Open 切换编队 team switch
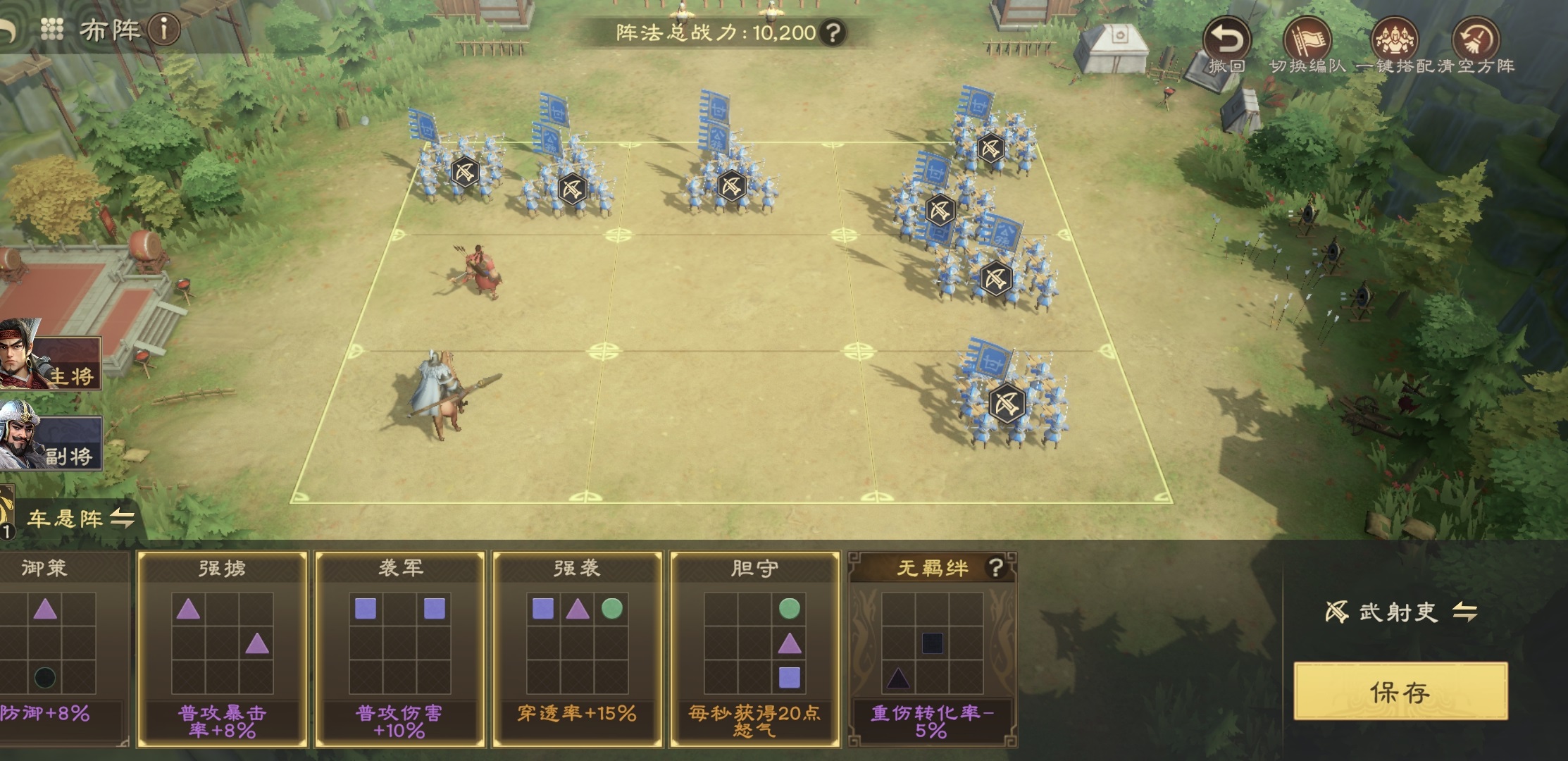Image resolution: width=1568 pixels, height=761 pixels. 1307,42
